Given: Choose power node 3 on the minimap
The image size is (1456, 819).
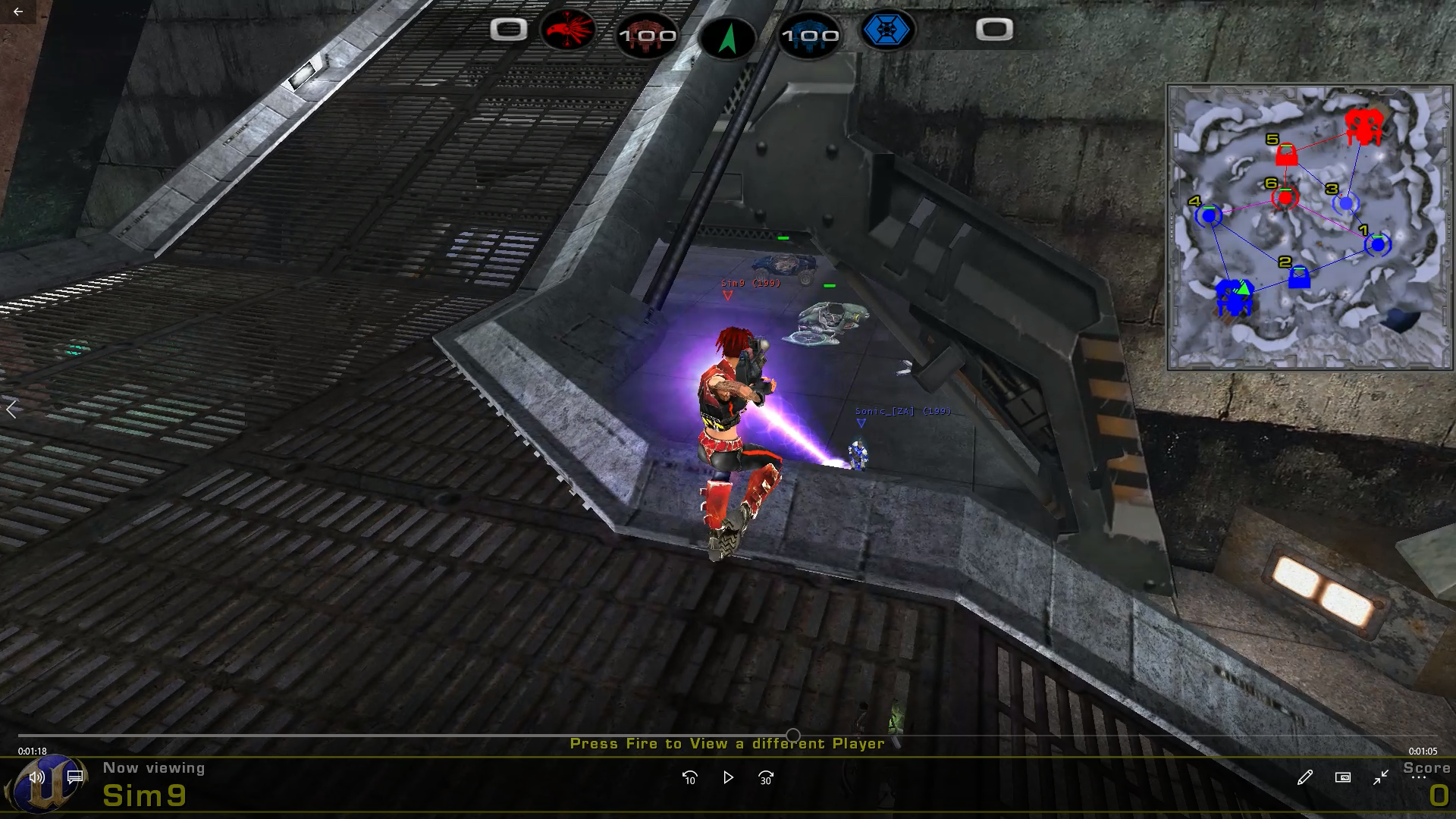Looking at the screenshot, I should (1345, 203).
